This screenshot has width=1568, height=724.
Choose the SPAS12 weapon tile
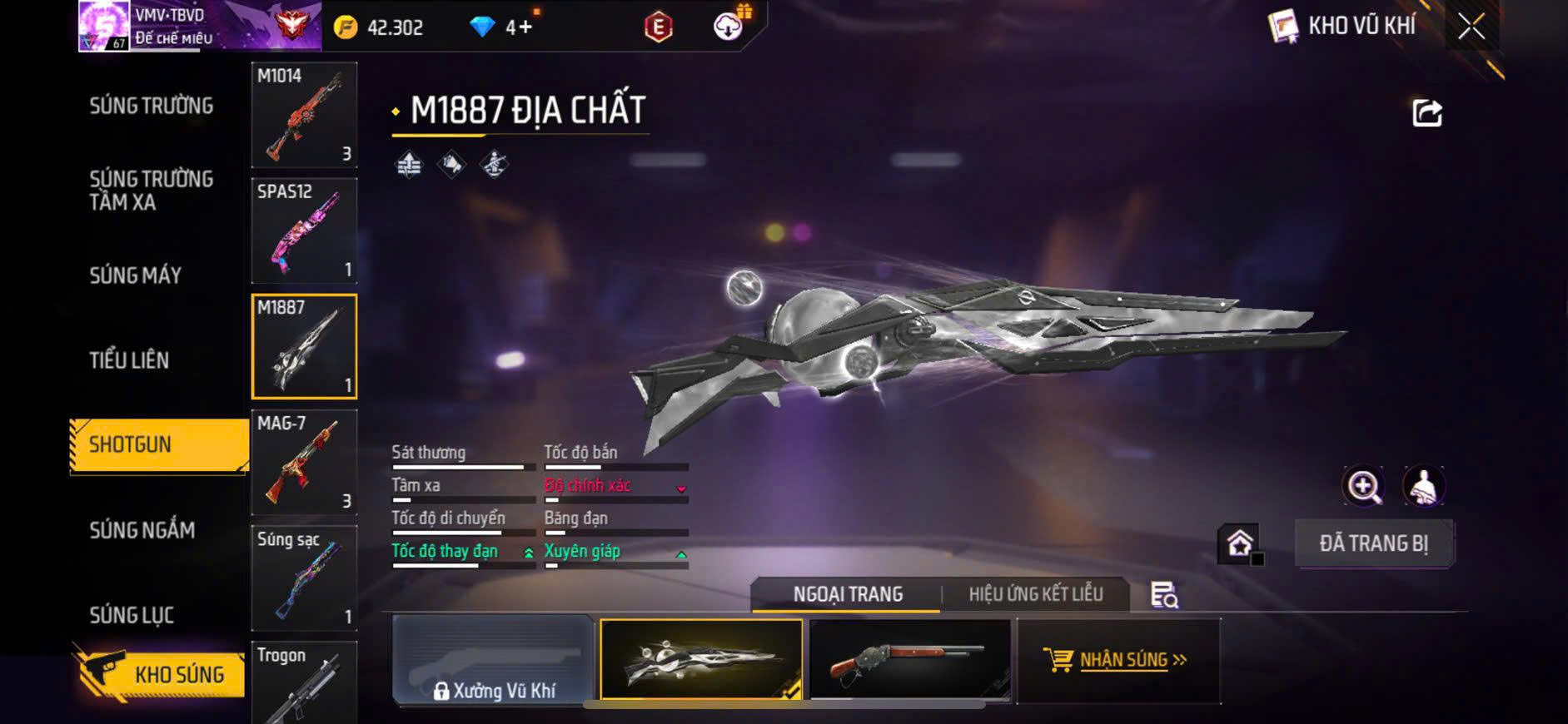tap(304, 231)
